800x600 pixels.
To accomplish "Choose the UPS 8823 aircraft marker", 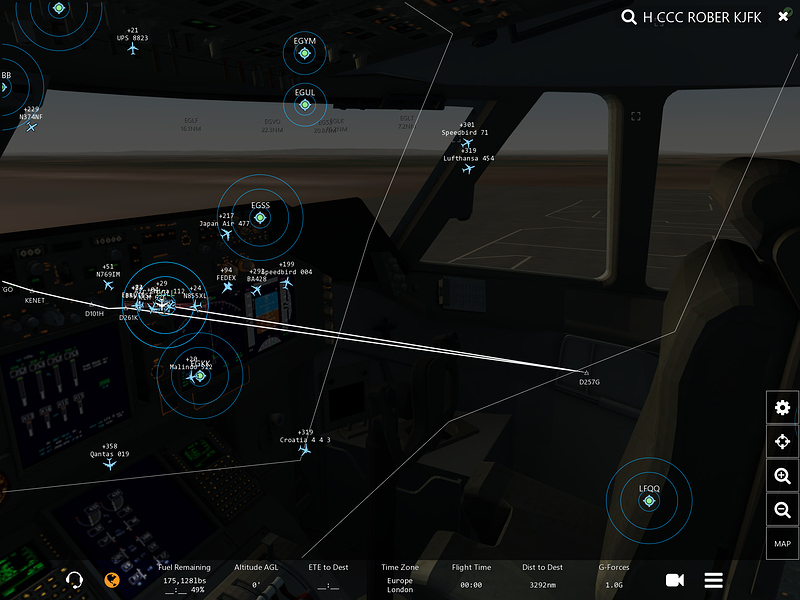I will tap(132, 49).
